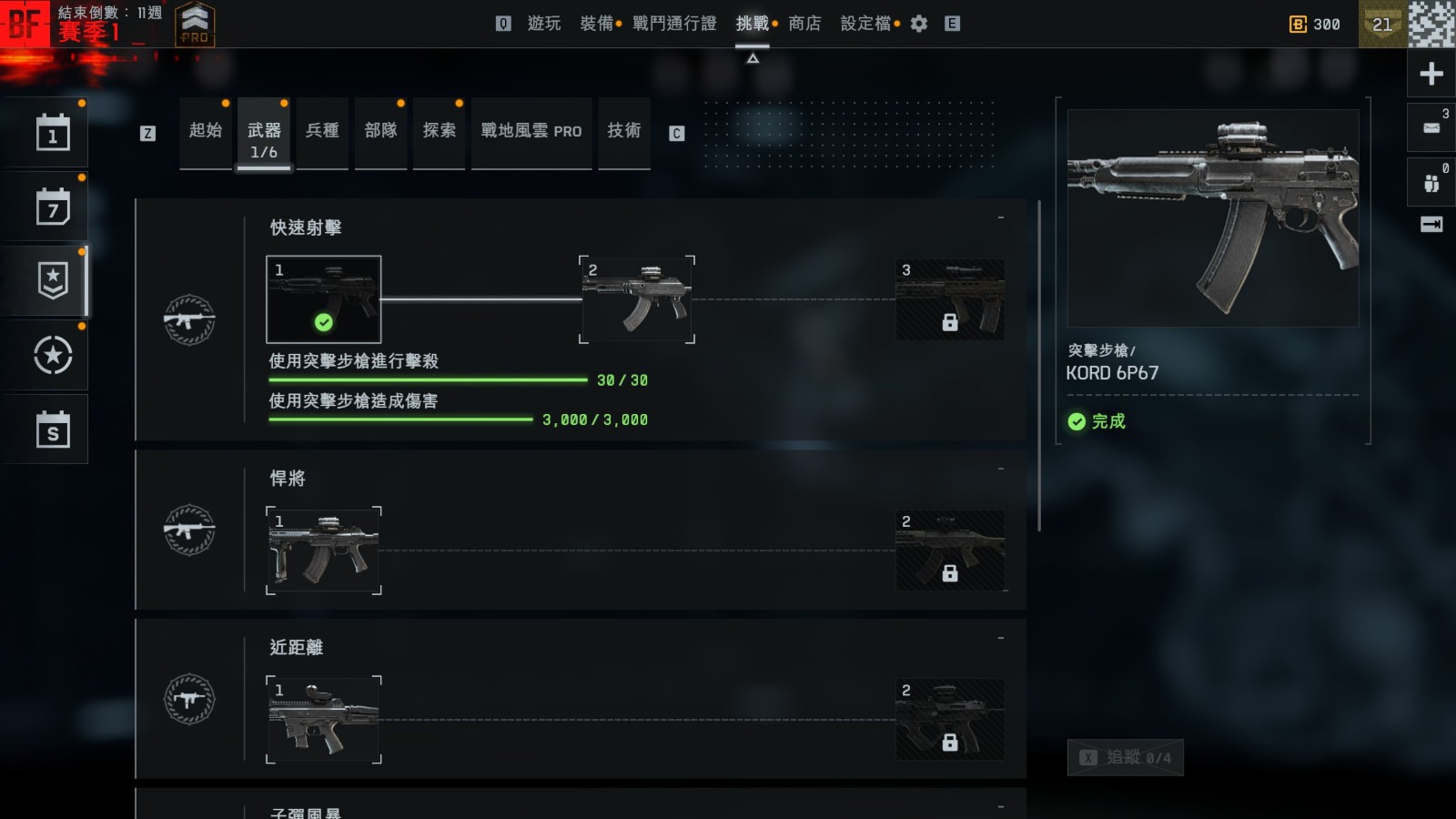The image size is (1456, 819).
Task: Select stage 2 rifle of 快速射擊
Action: click(x=637, y=299)
